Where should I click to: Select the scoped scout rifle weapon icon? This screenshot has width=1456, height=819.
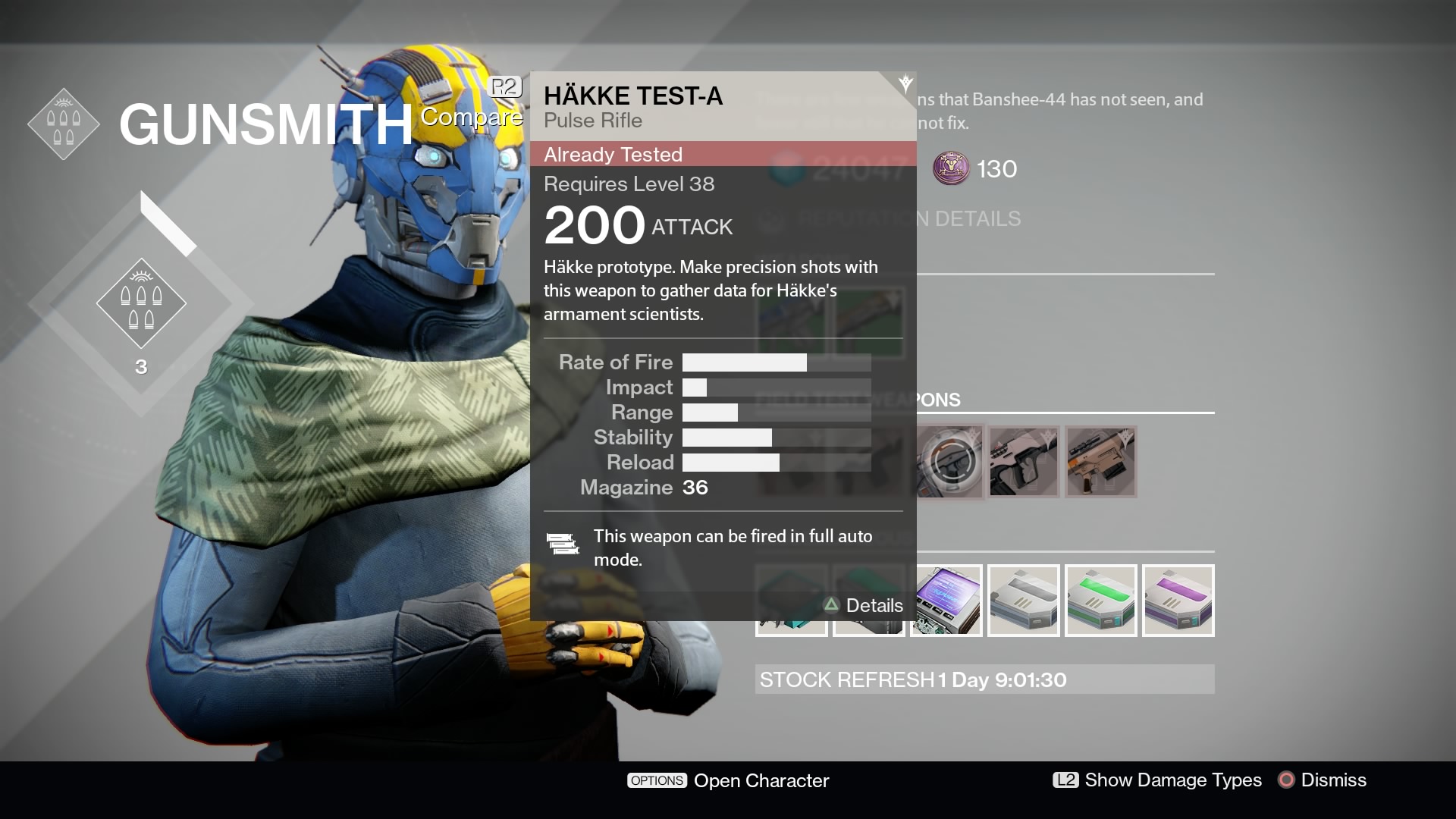pyautogui.click(x=1100, y=461)
